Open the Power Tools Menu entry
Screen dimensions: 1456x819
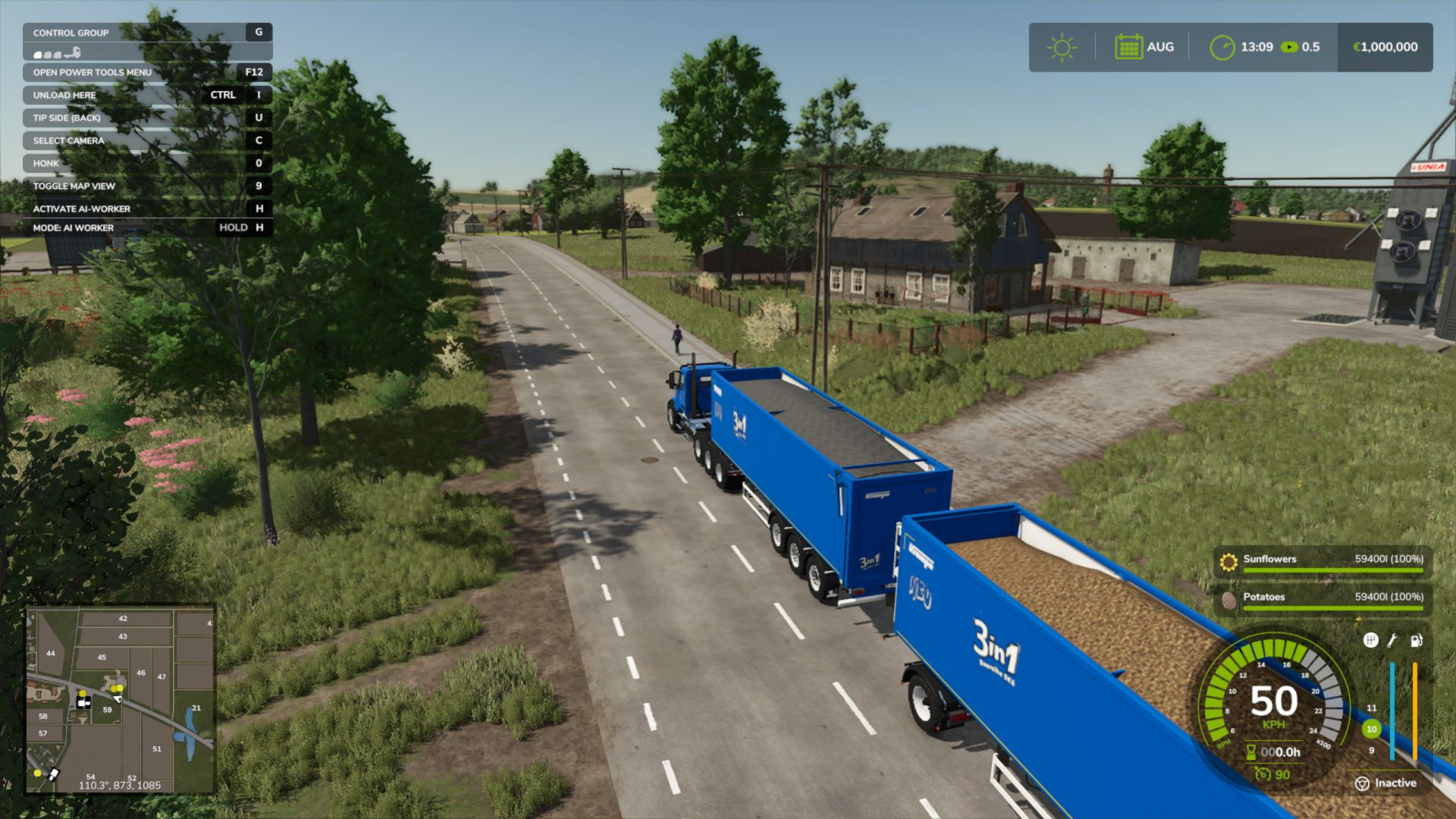147,73
